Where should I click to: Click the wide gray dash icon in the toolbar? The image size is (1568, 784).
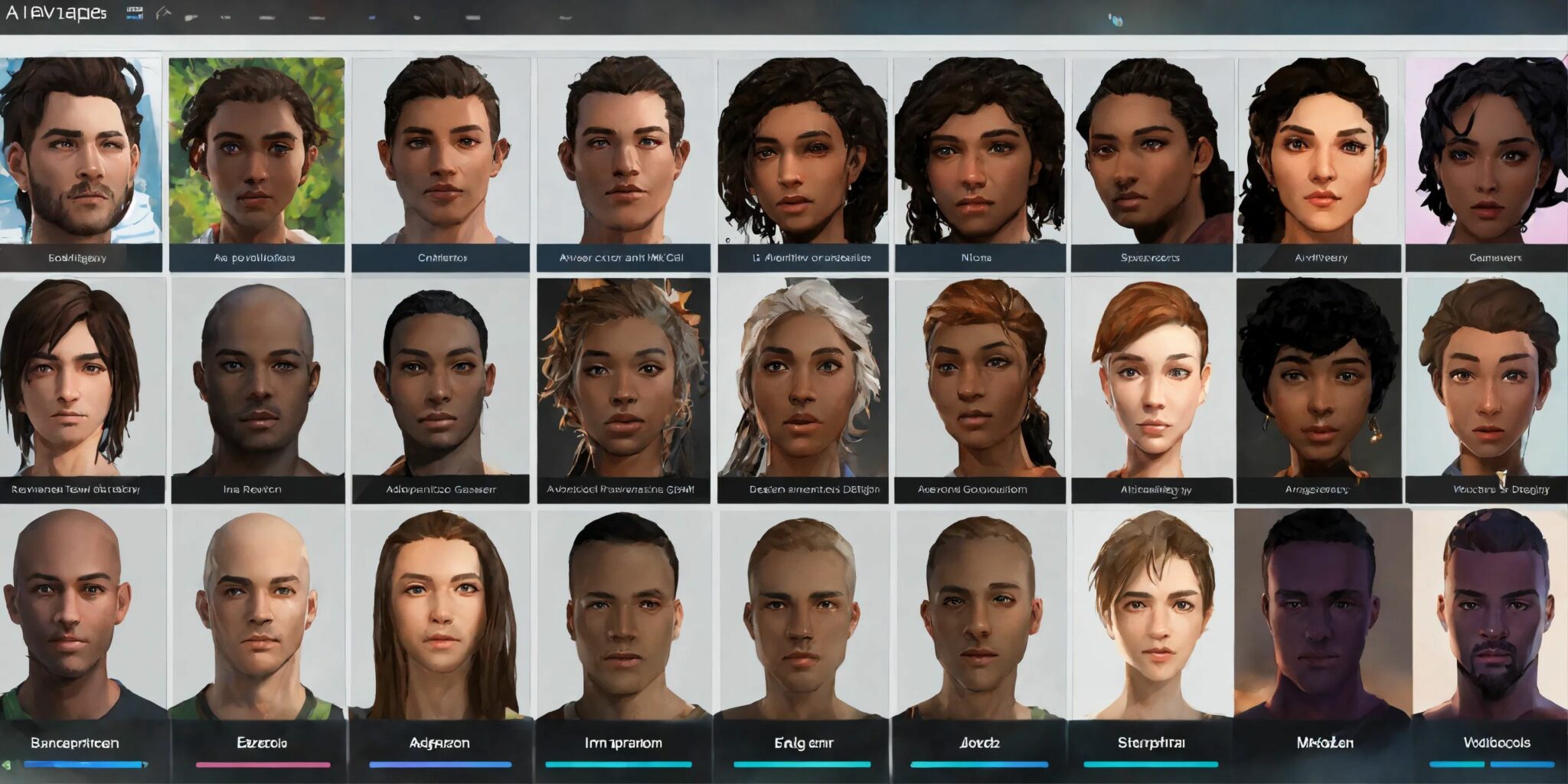[474, 18]
